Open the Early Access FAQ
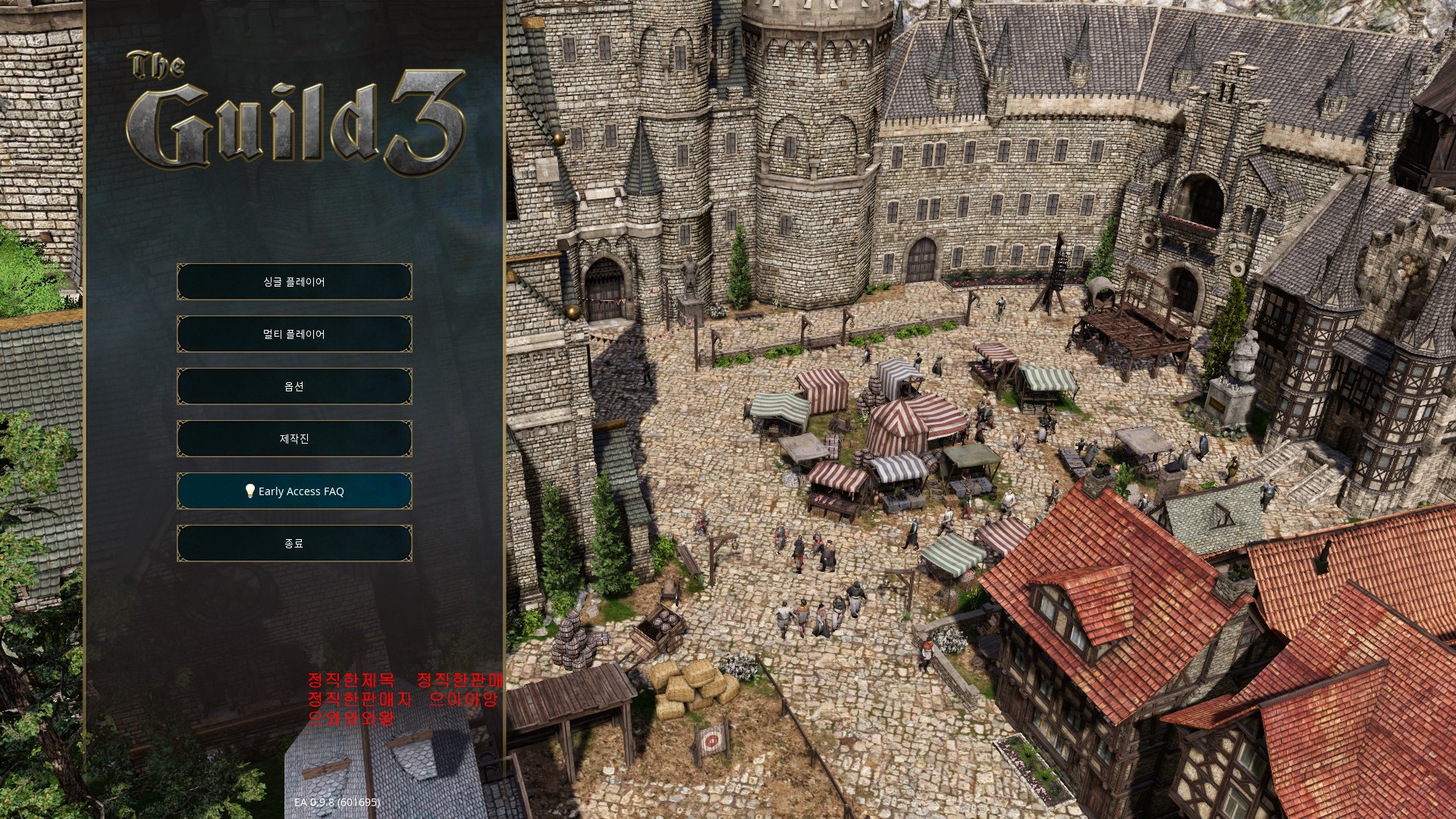This screenshot has height=819, width=1456. 294,491
